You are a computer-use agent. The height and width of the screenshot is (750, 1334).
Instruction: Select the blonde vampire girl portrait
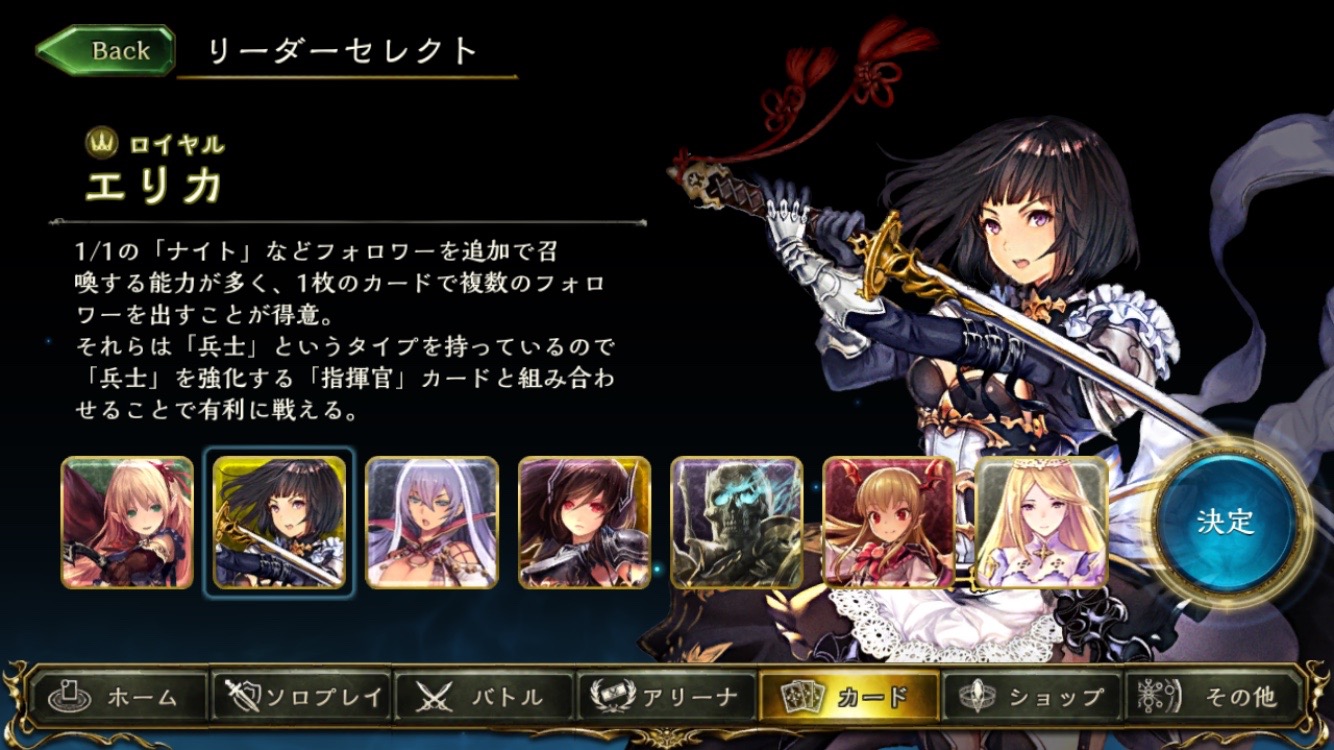[x=888, y=522]
